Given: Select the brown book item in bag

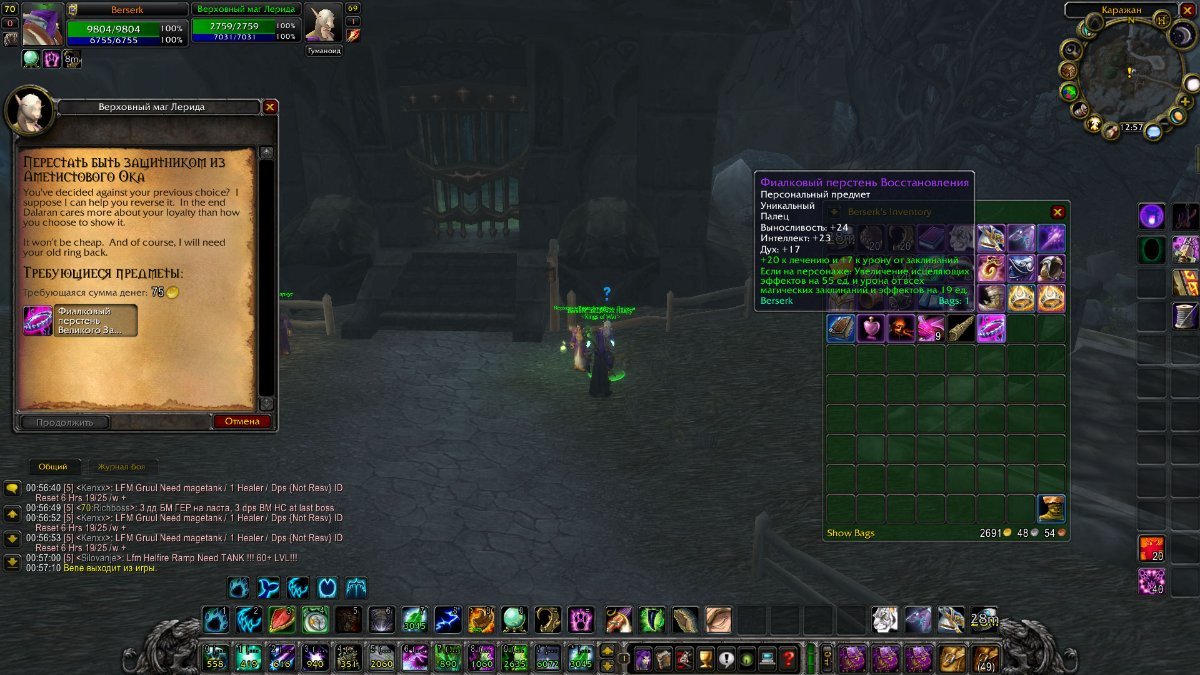Looking at the screenshot, I should coord(841,328).
